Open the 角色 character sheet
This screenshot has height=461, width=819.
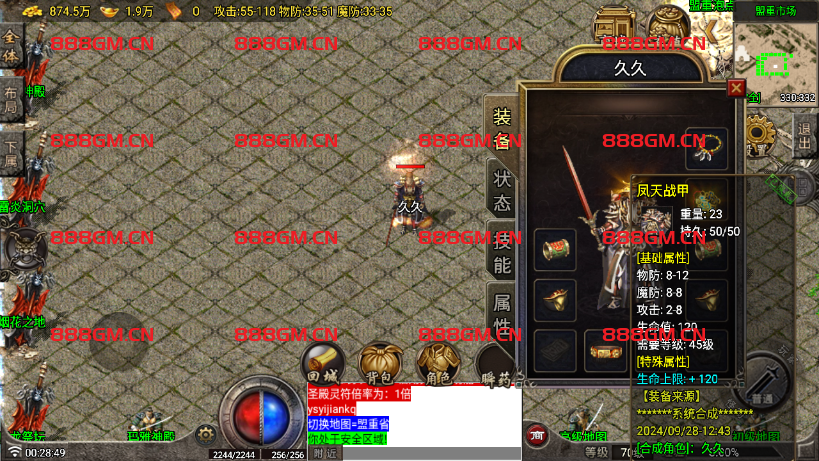434,363
